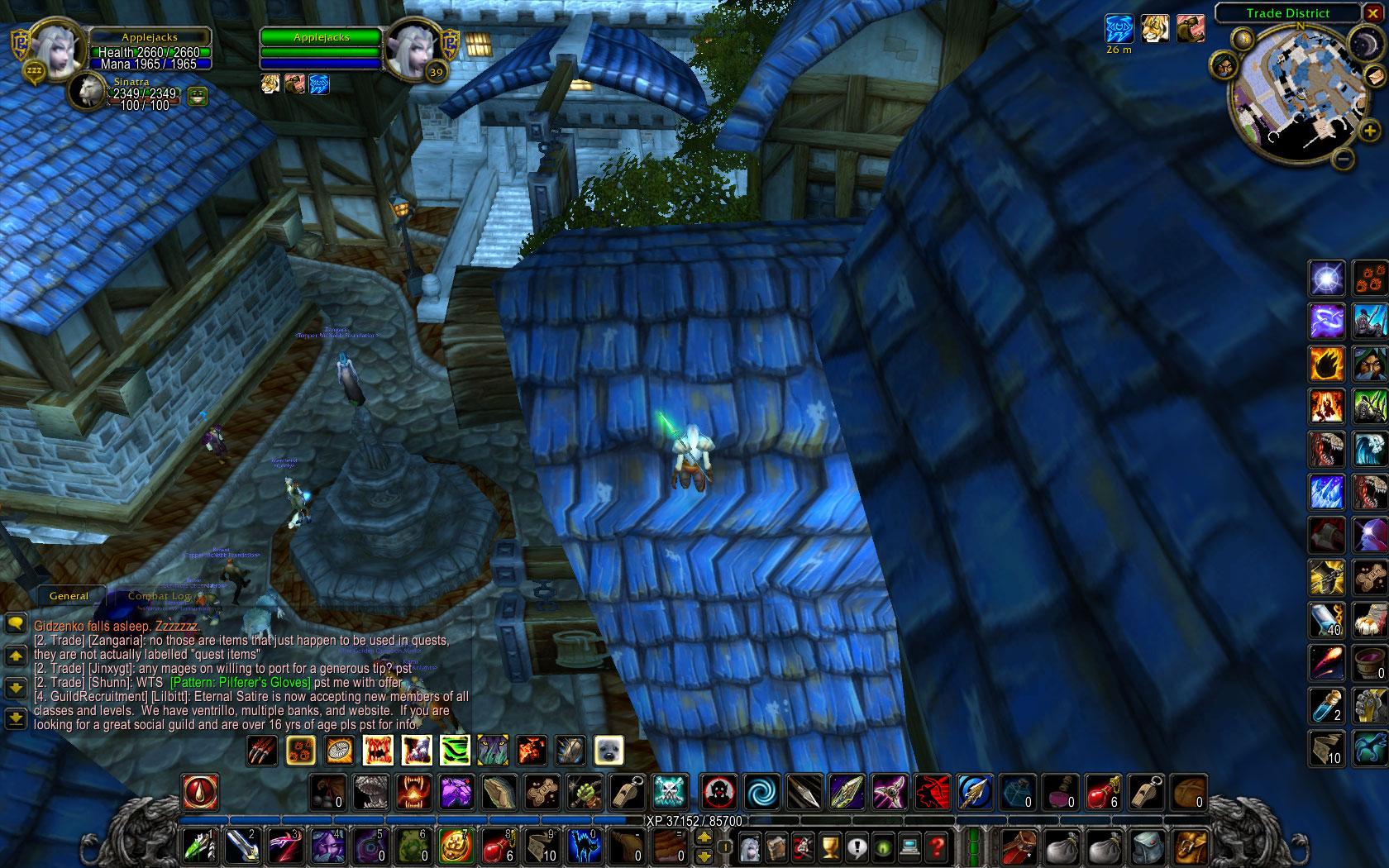Select the pet Sinatra's portrait

tap(86, 91)
